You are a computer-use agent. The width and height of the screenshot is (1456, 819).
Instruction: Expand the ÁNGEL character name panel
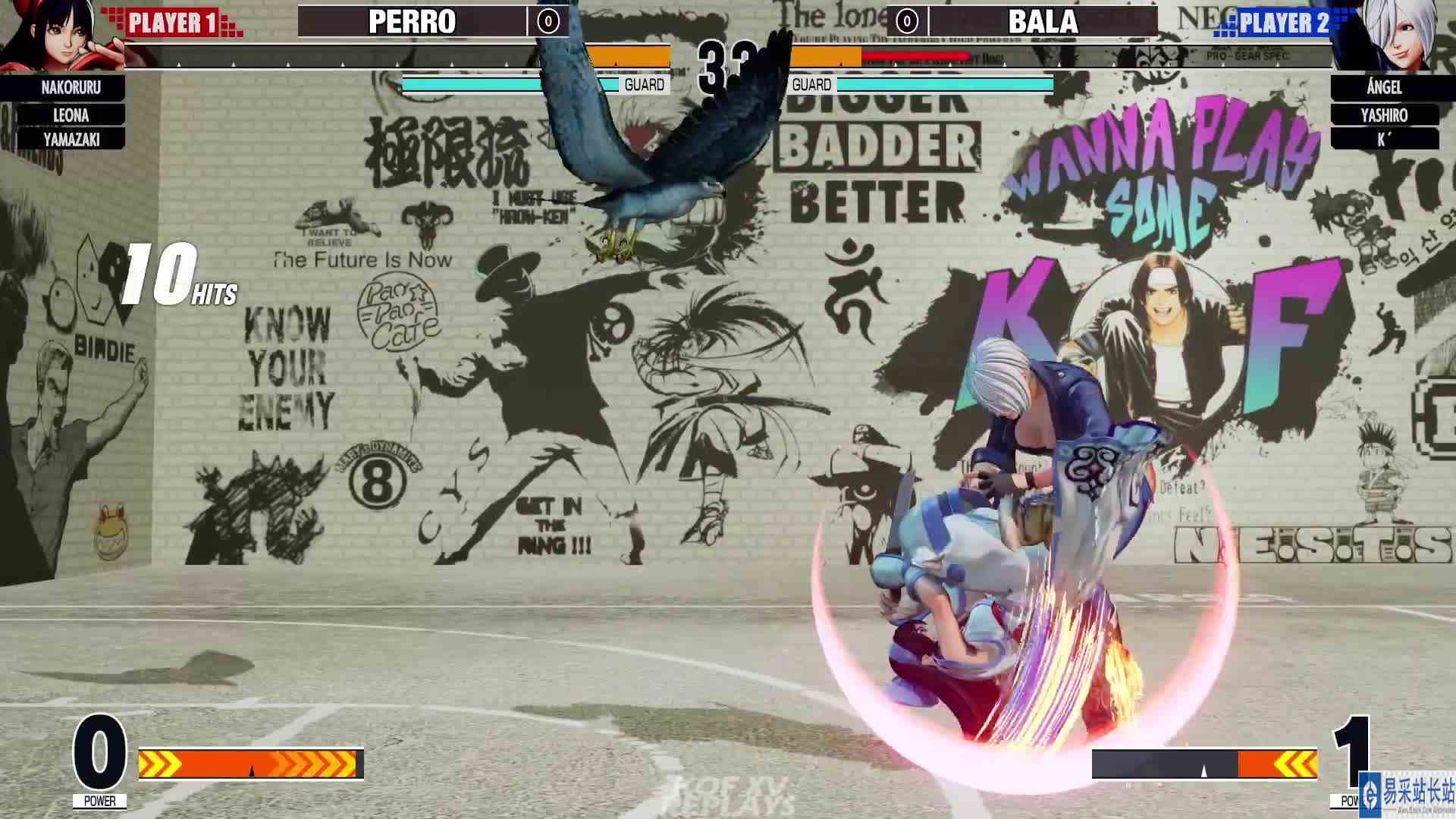1382,89
